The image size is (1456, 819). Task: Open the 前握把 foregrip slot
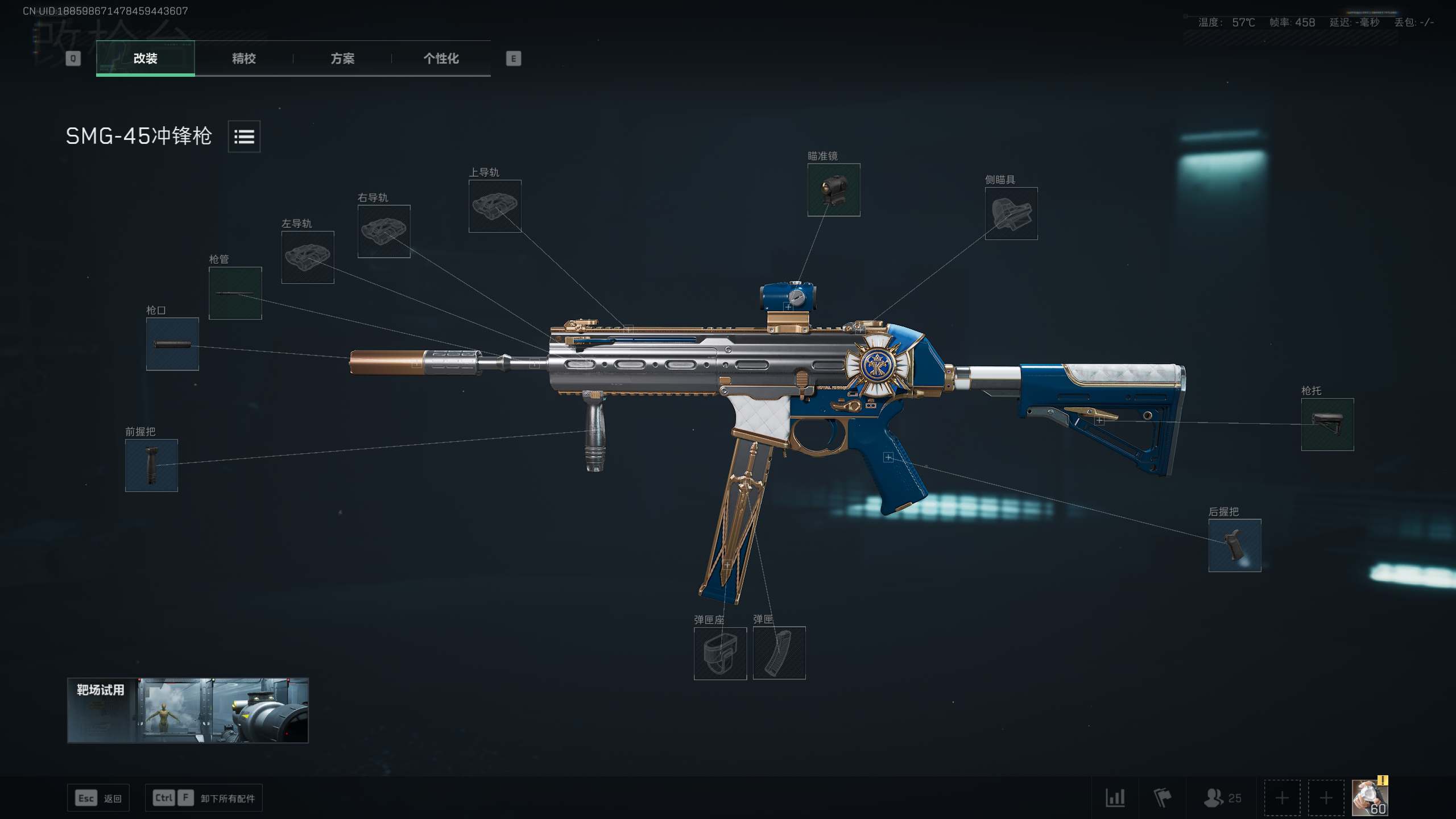(151, 465)
